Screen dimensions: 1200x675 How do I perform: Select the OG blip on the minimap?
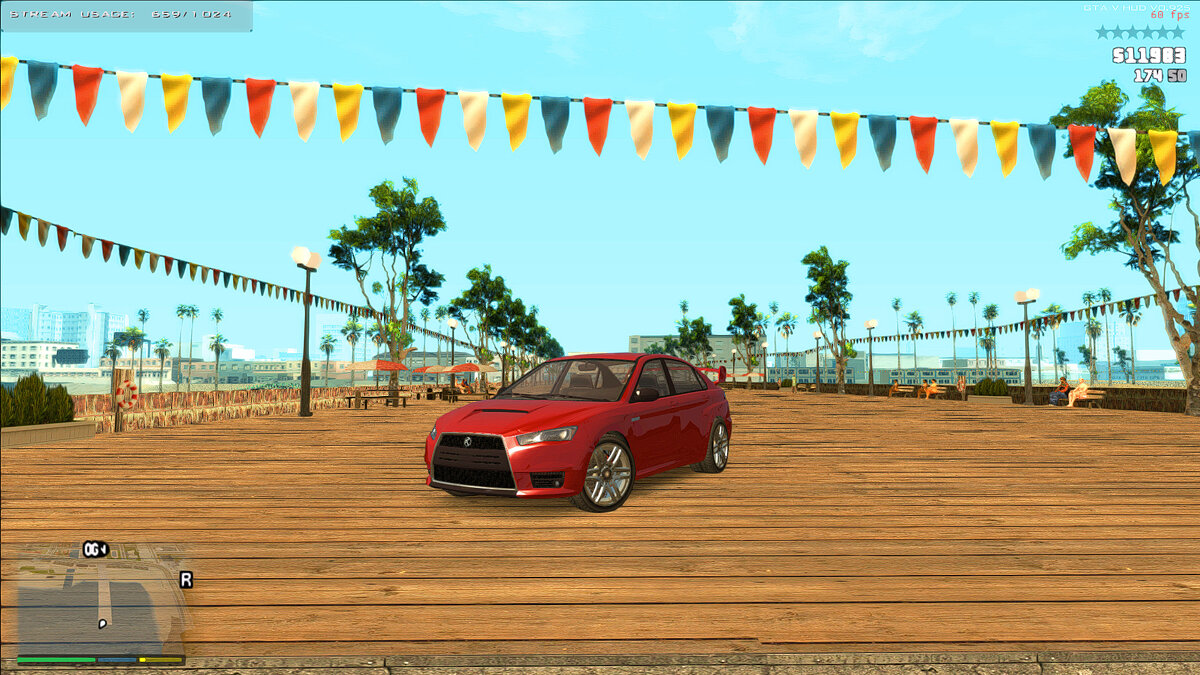(95, 549)
